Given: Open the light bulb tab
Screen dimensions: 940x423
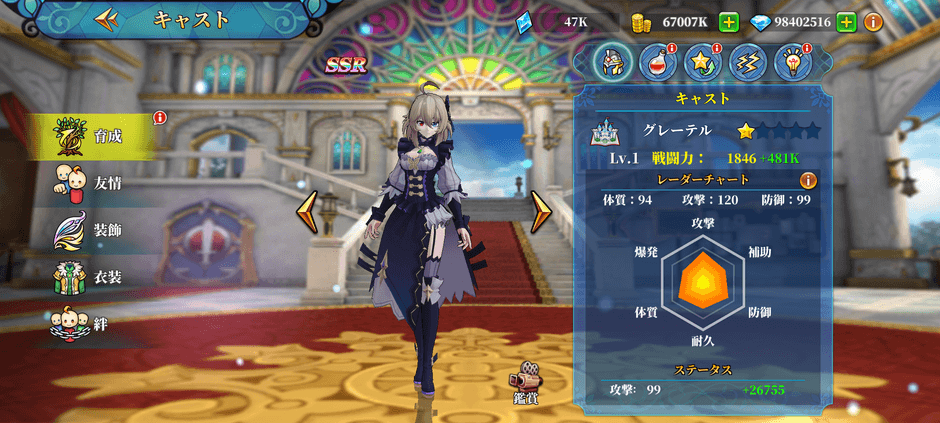Looking at the screenshot, I should 792,63.
